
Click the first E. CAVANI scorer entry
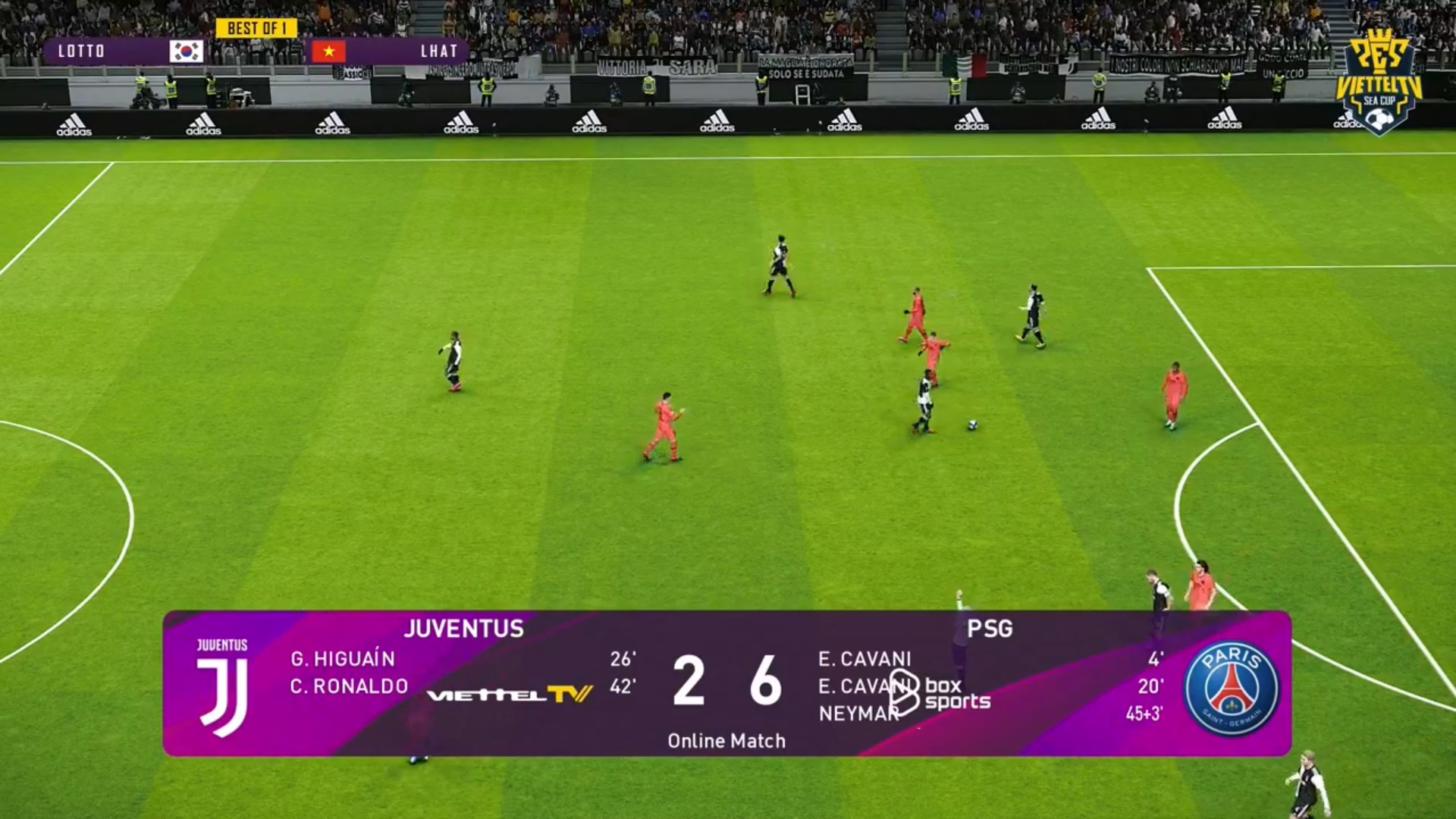pyautogui.click(x=864, y=659)
